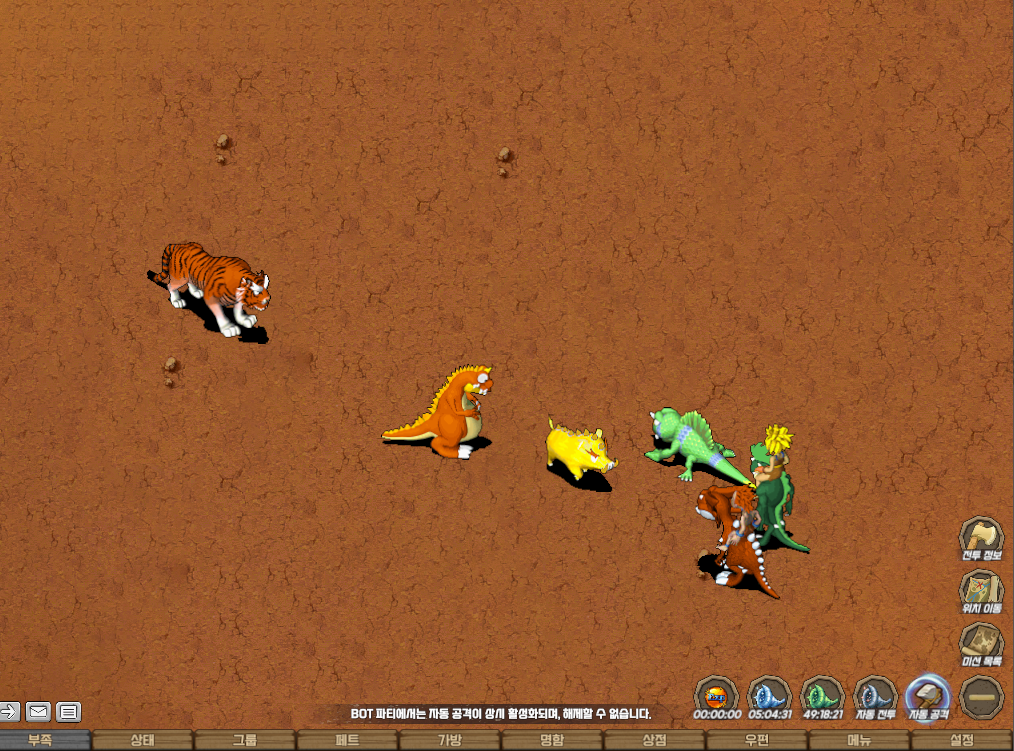Open the 설정 (settings) tab
This screenshot has height=751, width=1014.
[961, 741]
